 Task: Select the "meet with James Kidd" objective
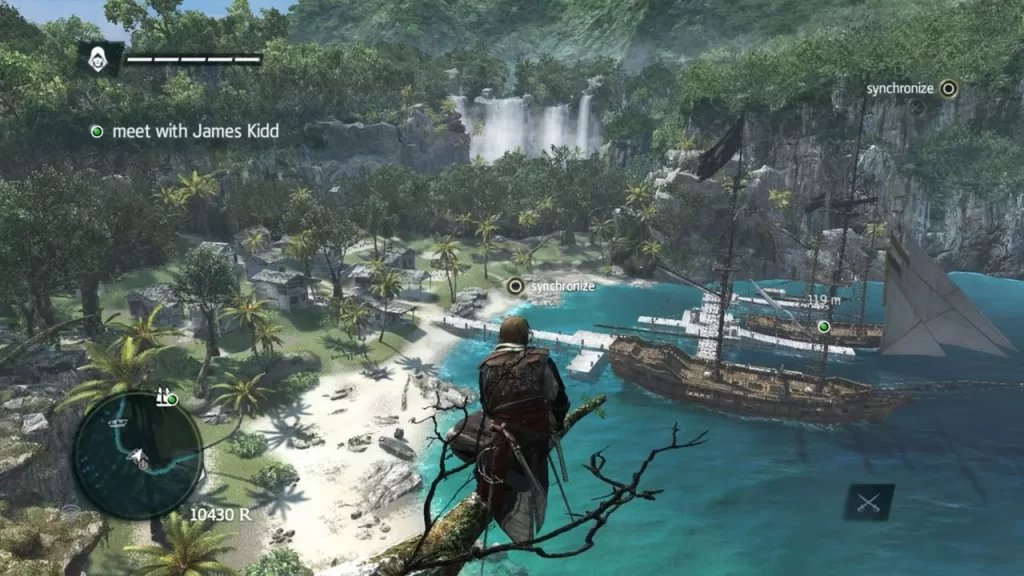point(186,131)
